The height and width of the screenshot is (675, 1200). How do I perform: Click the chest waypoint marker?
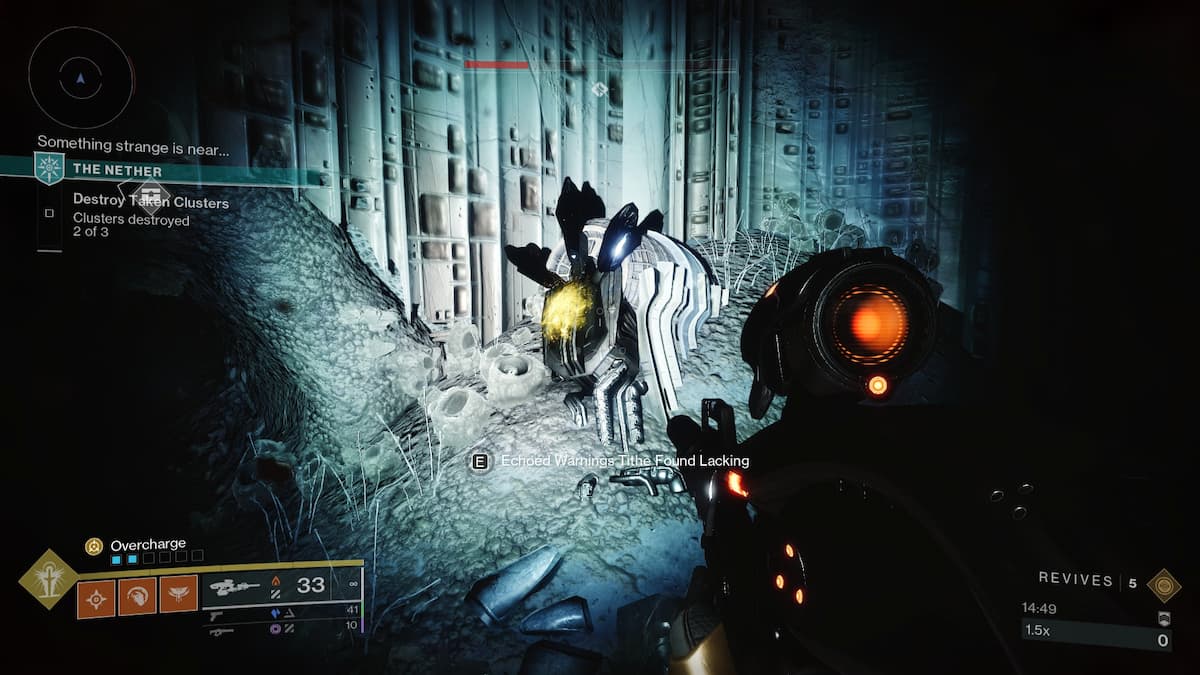(x=149, y=193)
